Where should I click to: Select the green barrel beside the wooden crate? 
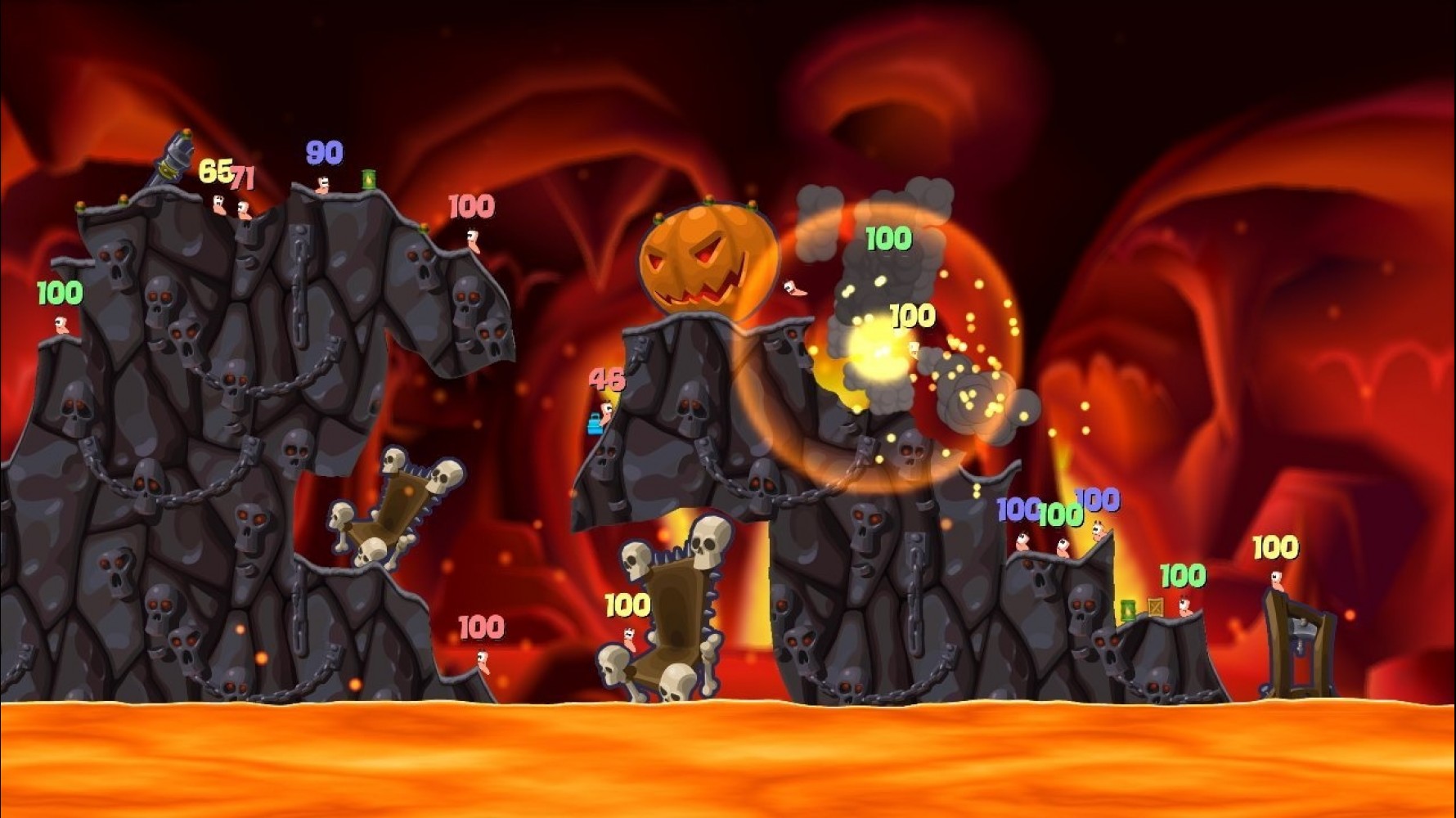1127,611
